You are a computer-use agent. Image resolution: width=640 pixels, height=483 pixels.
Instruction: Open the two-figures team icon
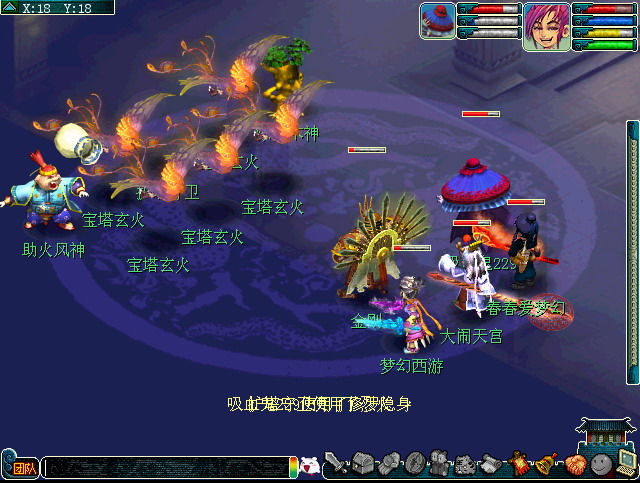click(440, 463)
